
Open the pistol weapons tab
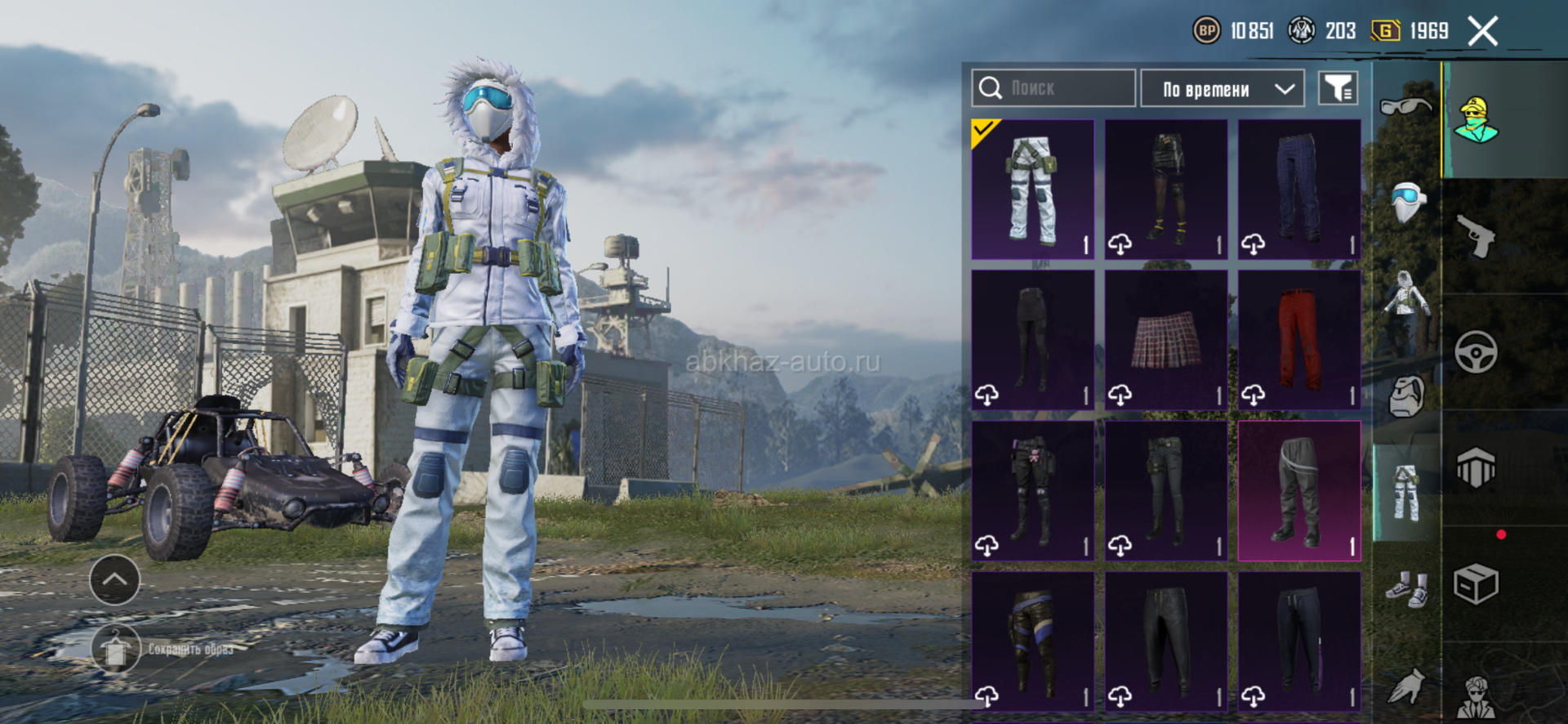(1477, 236)
